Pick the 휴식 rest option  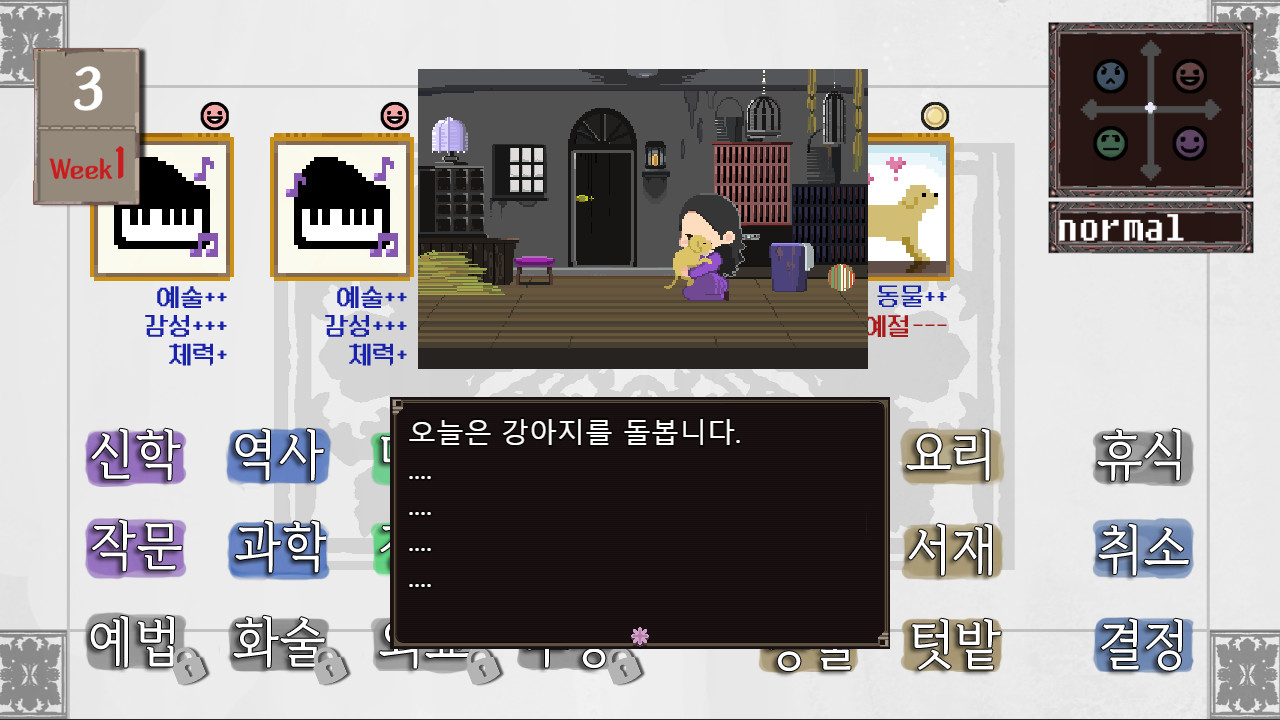[x=1141, y=455]
